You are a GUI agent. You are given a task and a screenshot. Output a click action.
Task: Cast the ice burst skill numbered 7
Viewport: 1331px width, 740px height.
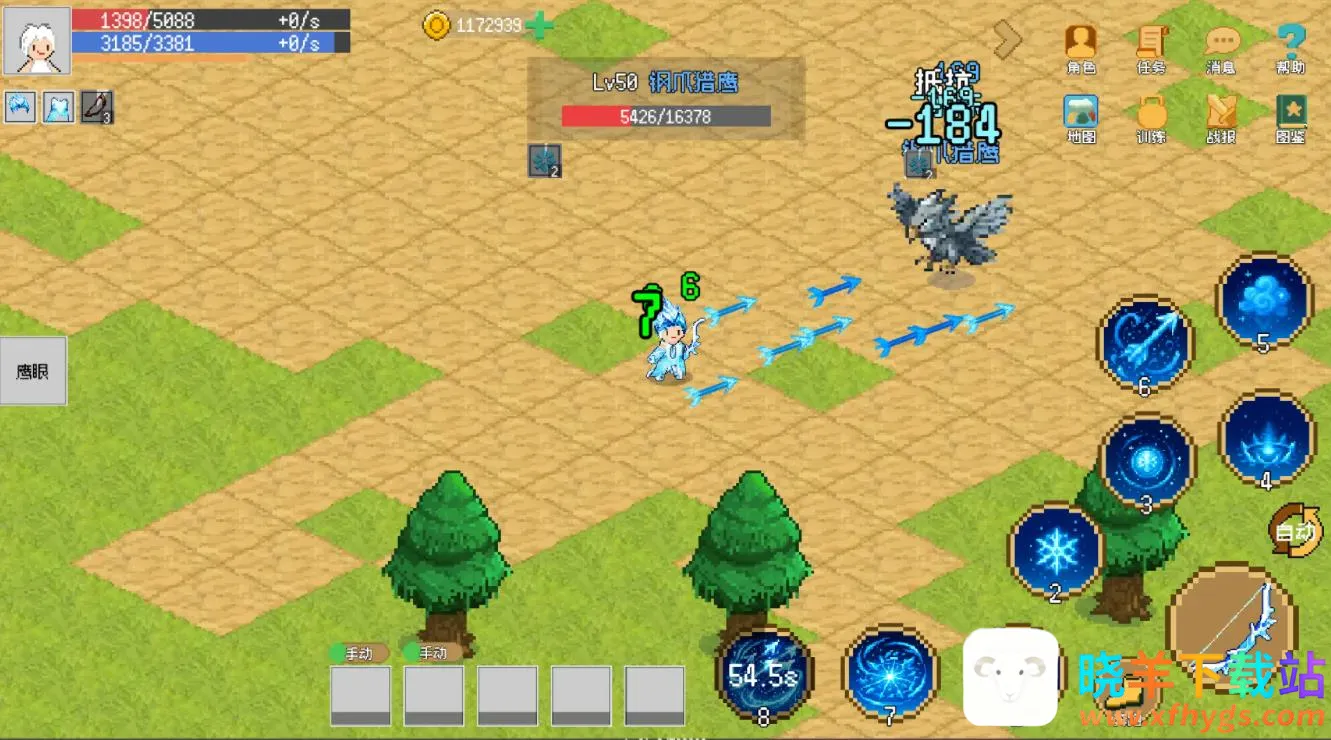coord(890,671)
